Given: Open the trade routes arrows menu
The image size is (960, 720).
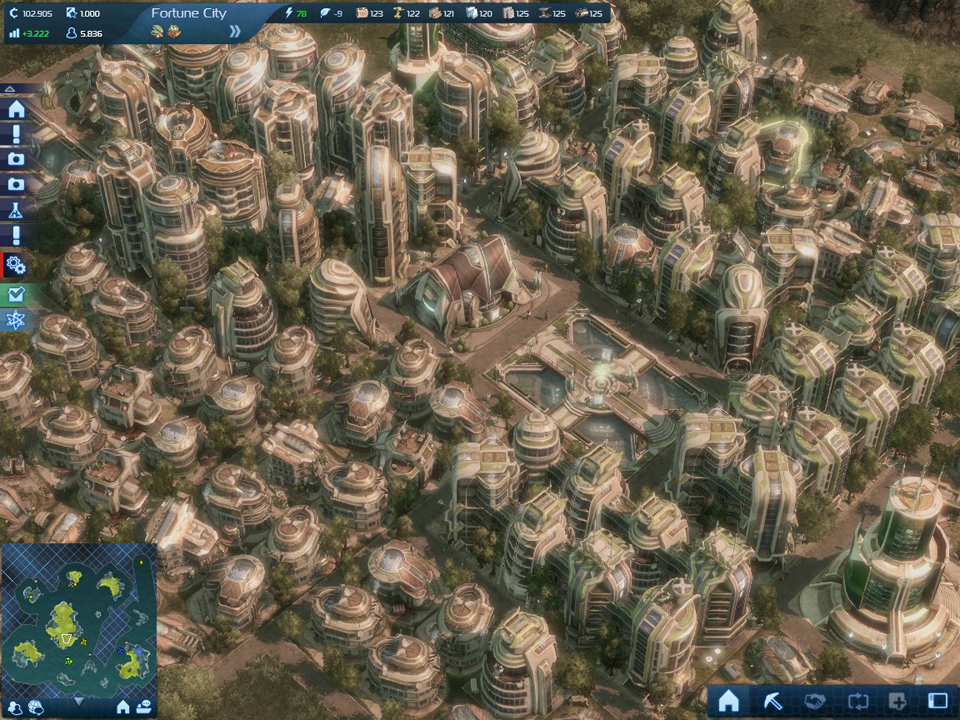Looking at the screenshot, I should (855, 700).
